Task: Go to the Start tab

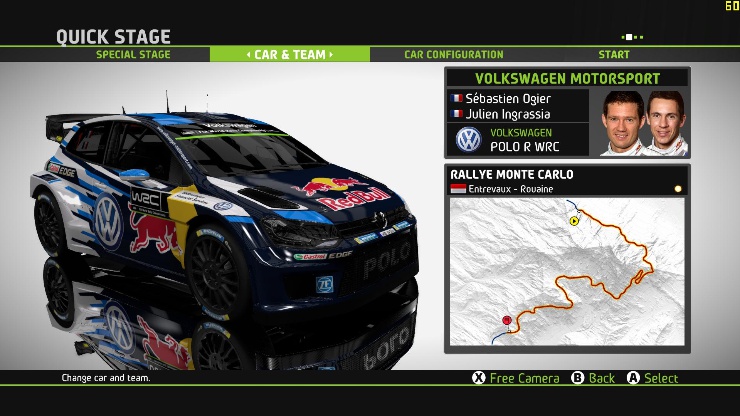Action: [614, 54]
